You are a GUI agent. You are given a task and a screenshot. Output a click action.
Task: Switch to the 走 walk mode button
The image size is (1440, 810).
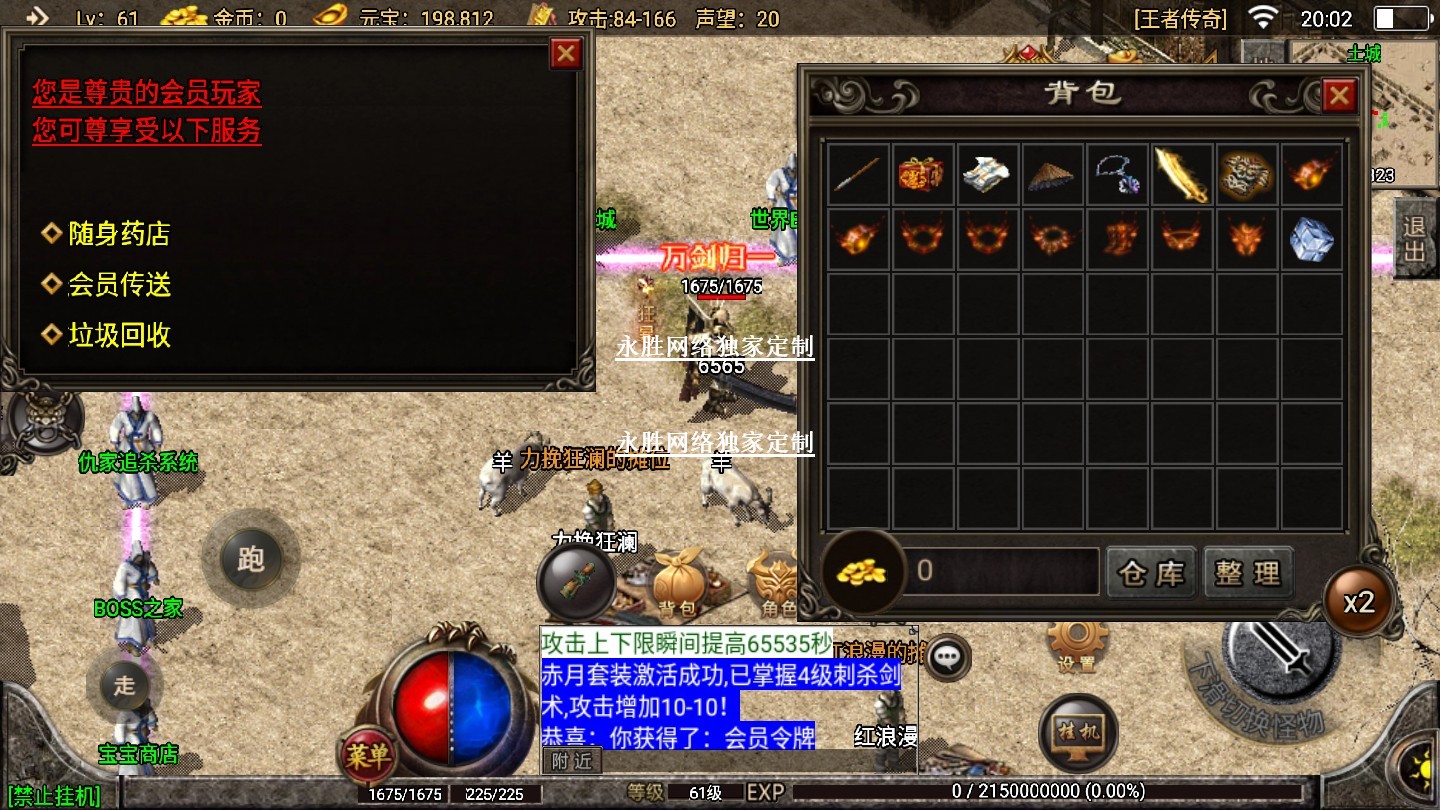124,685
